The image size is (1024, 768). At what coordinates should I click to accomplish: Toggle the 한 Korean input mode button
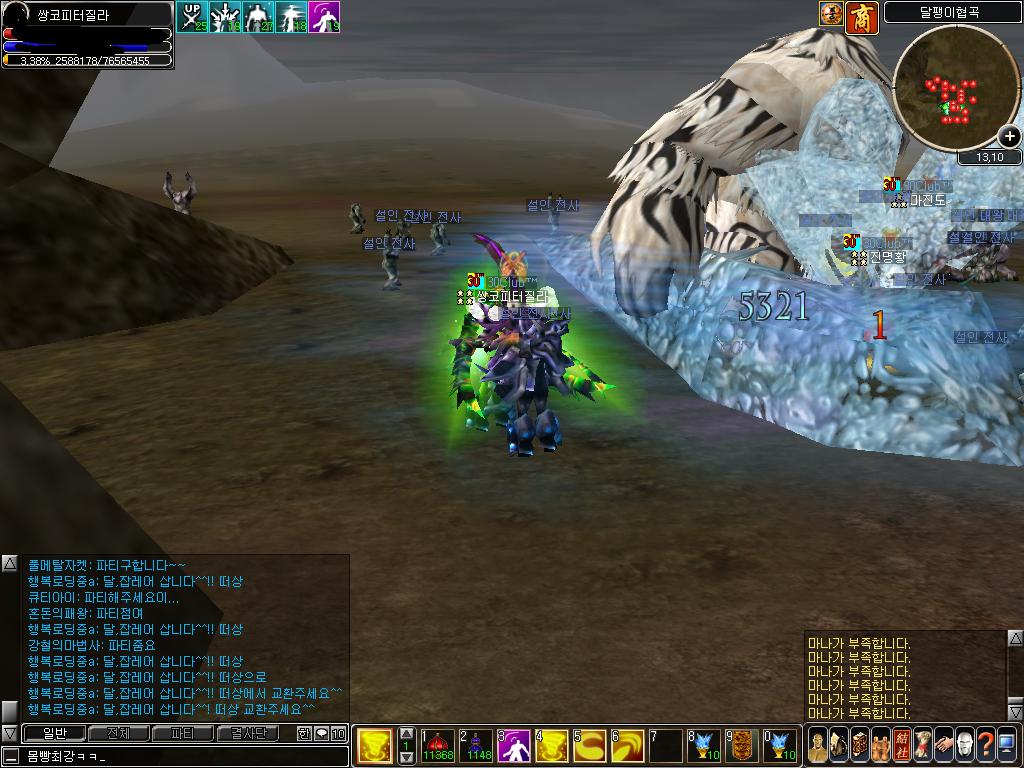pyautogui.click(x=304, y=733)
